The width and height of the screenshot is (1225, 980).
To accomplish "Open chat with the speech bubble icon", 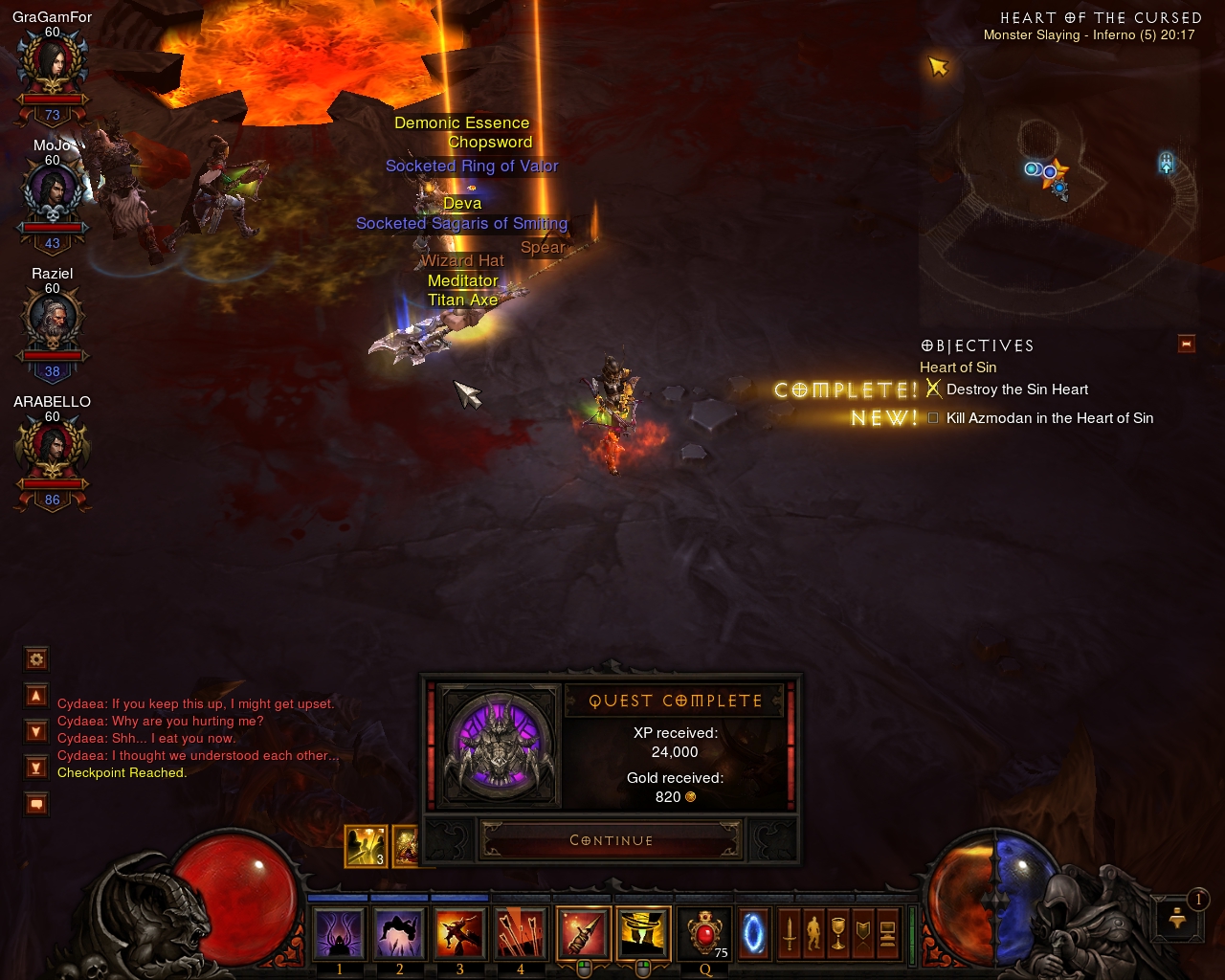I will point(35,804).
